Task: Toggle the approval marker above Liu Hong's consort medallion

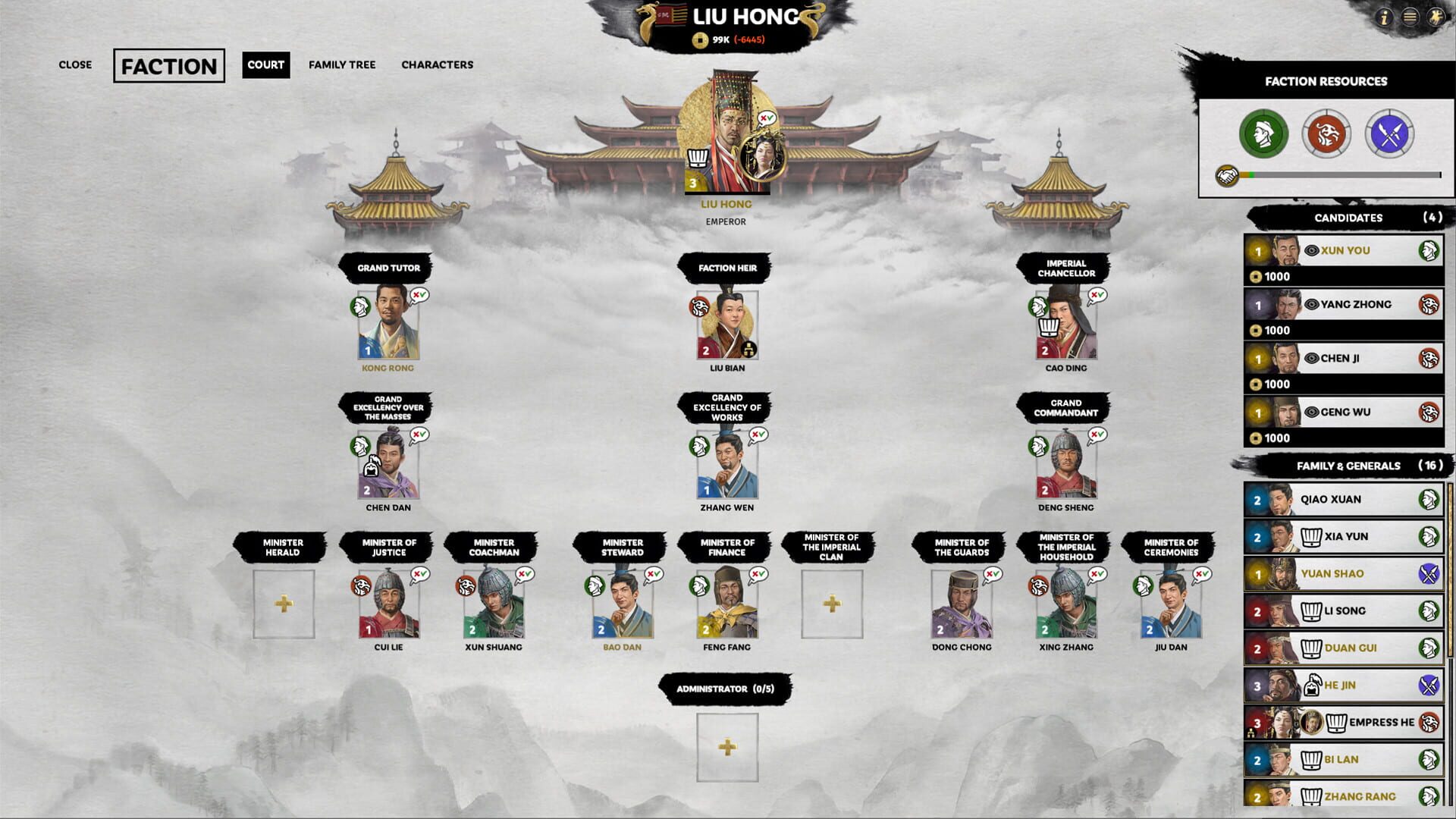Action: 765,119
